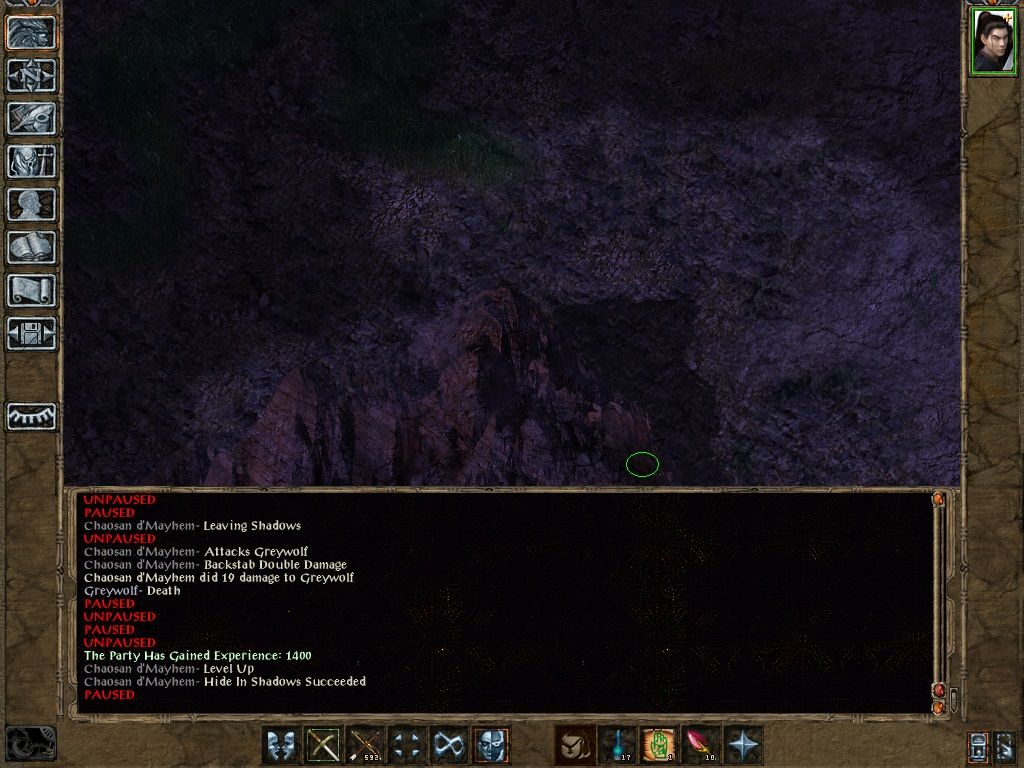Open the four-point star special abilities
The image size is (1024, 768).
click(744, 745)
